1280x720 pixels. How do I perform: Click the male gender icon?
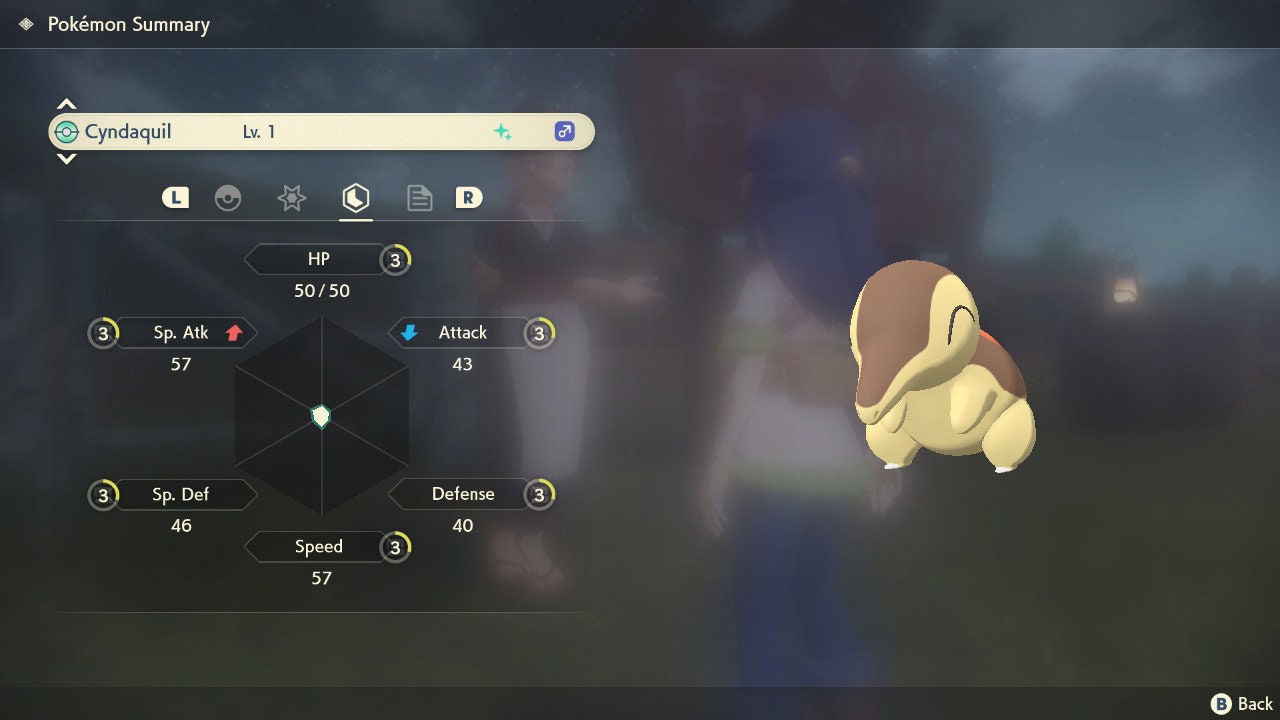(x=565, y=131)
